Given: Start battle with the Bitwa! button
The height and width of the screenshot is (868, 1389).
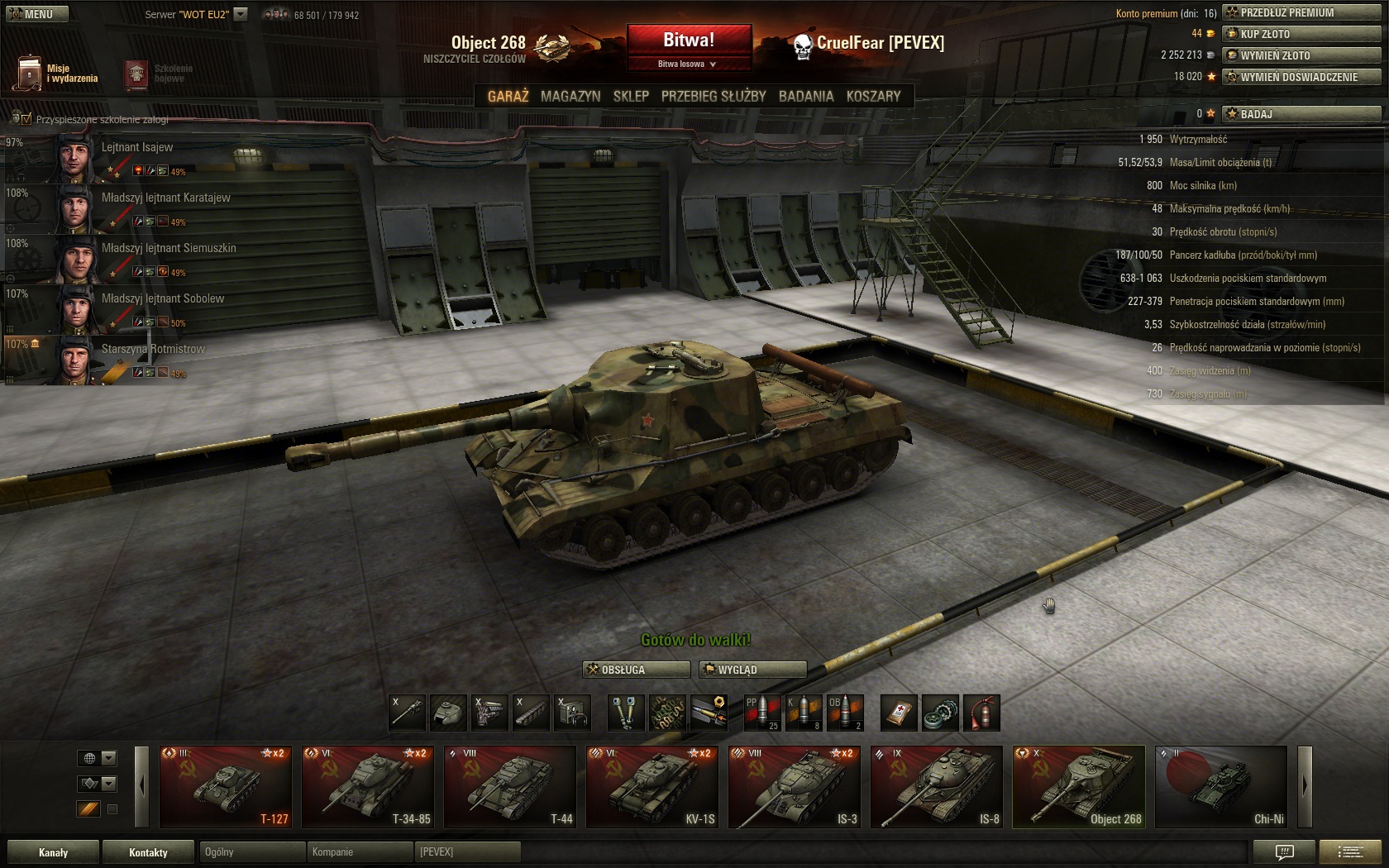Looking at the screenshot, I should 689,40.
